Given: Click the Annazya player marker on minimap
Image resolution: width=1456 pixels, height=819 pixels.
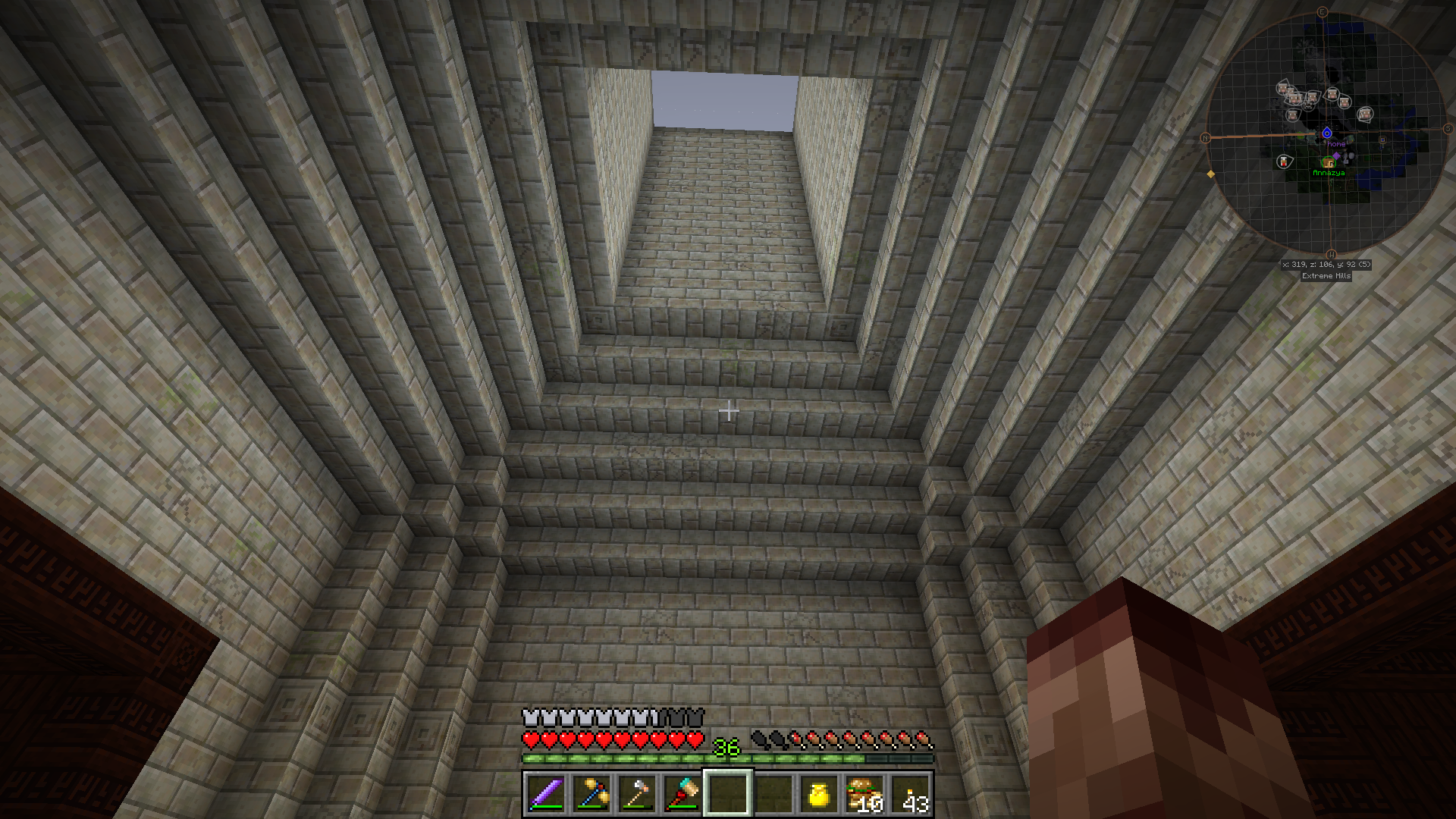Looking at the screenshot, I should 1328,162.
